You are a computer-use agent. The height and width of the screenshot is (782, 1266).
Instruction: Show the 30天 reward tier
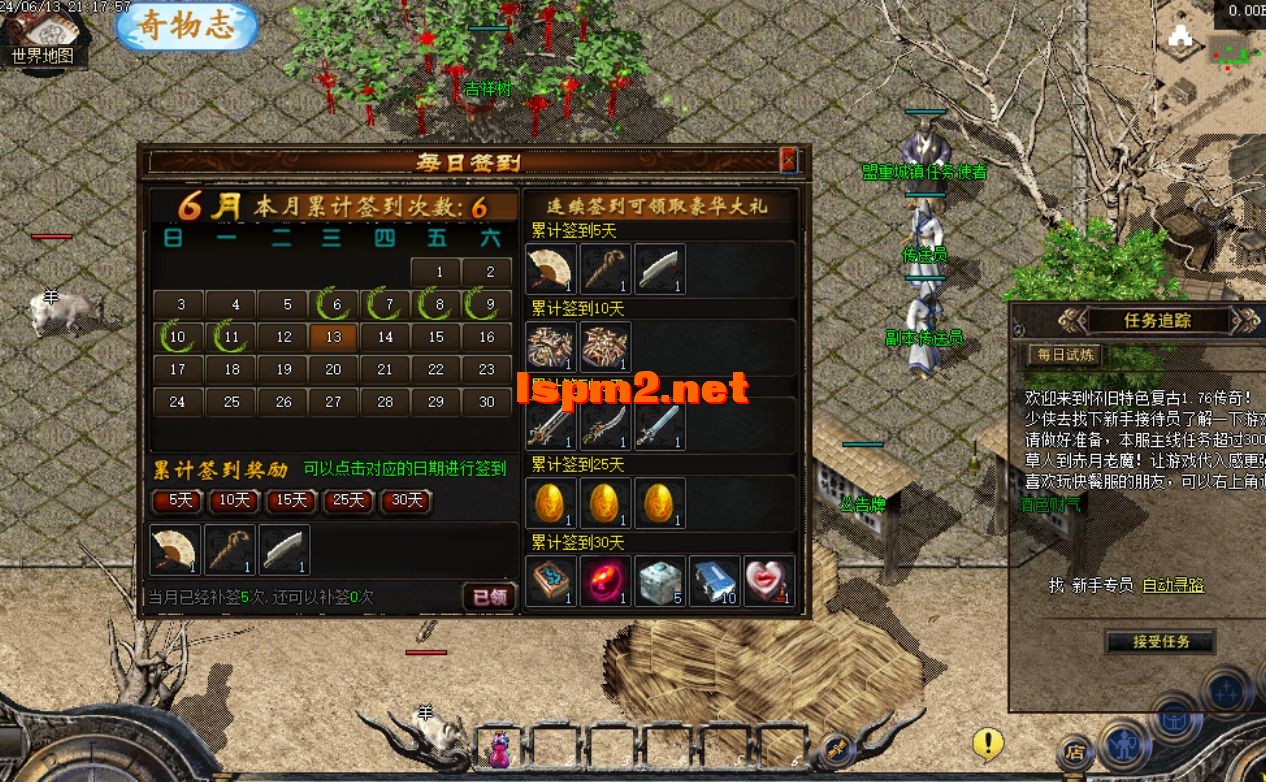pos(406,500)
